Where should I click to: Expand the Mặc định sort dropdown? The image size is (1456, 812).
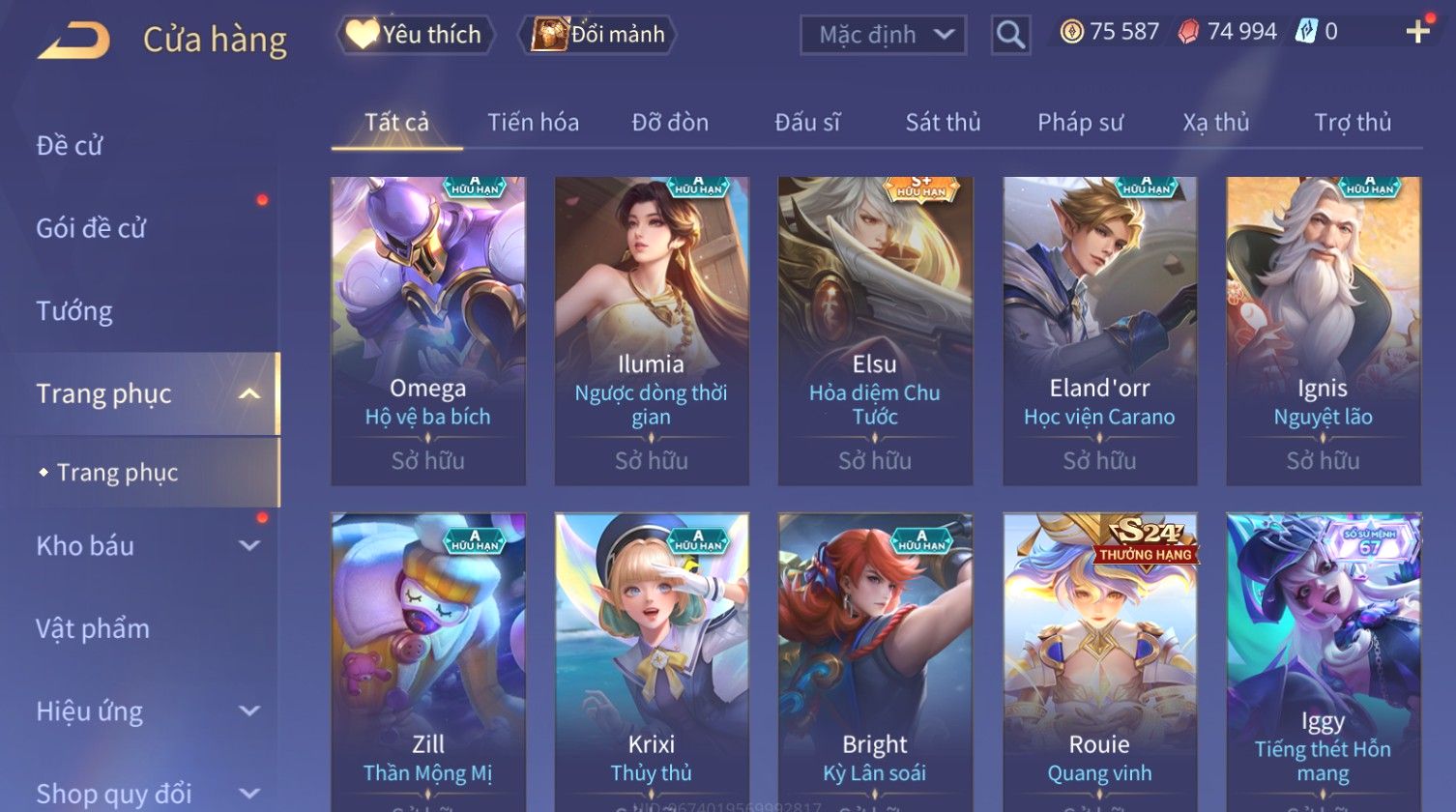pyautogui.click(x=883, y=36)
